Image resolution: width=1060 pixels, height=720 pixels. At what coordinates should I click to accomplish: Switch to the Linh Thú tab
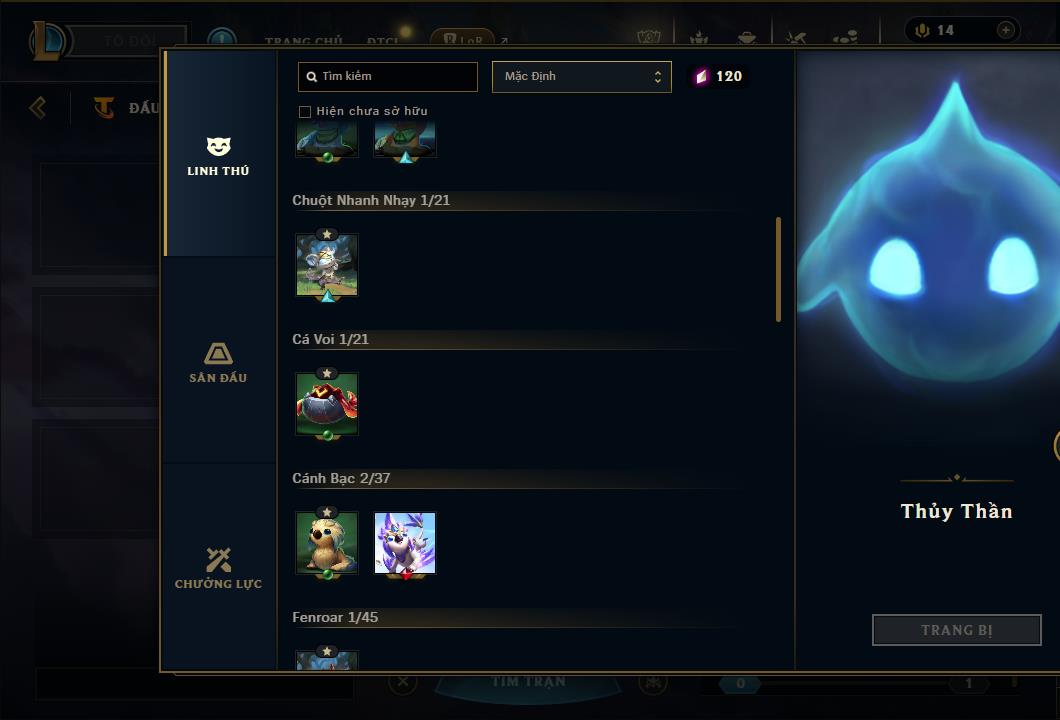coord(218,156)
